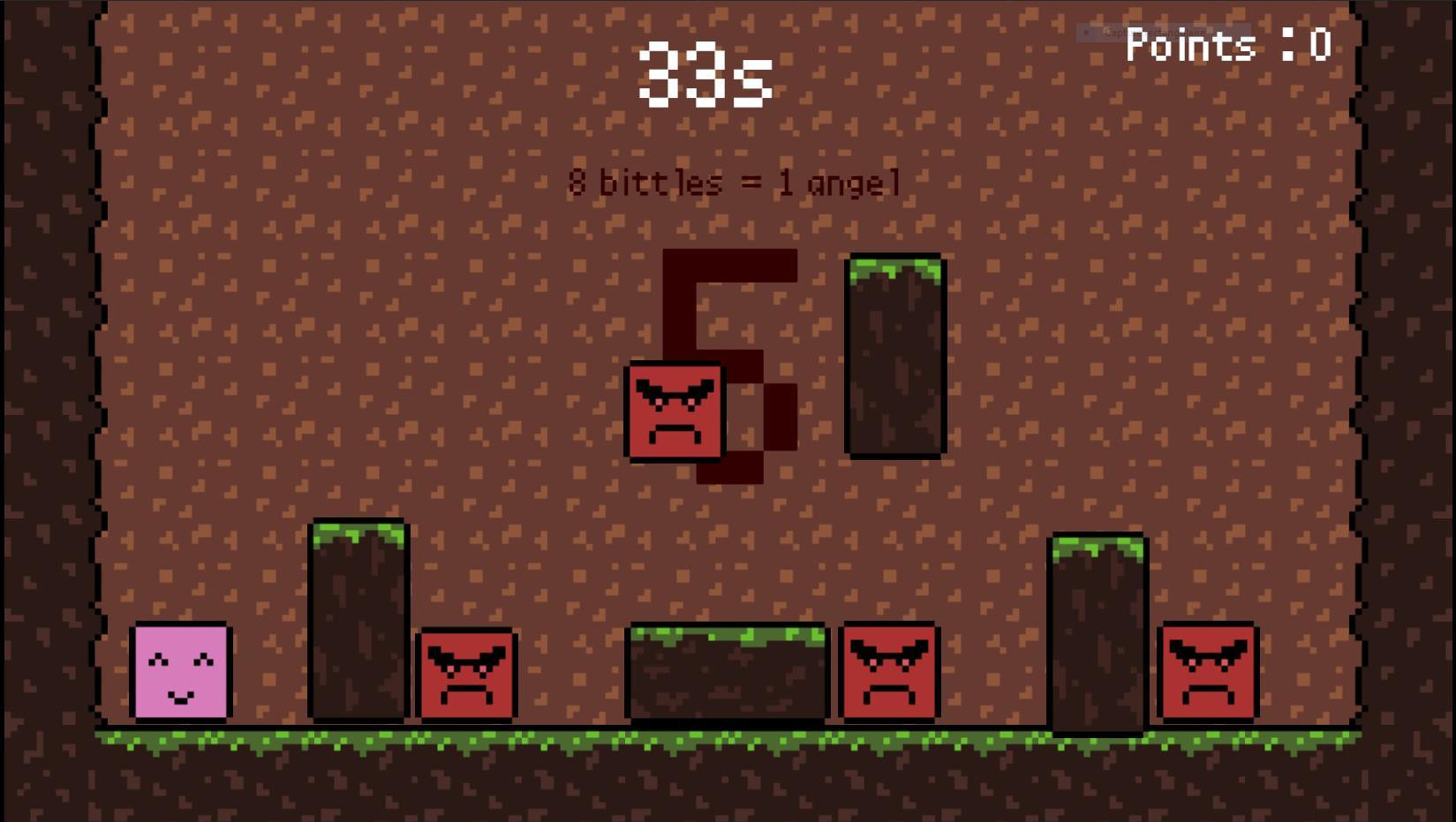Click the Points : 0 score display
This screenshot has height=822, width=1456.
coord(1226,44)
